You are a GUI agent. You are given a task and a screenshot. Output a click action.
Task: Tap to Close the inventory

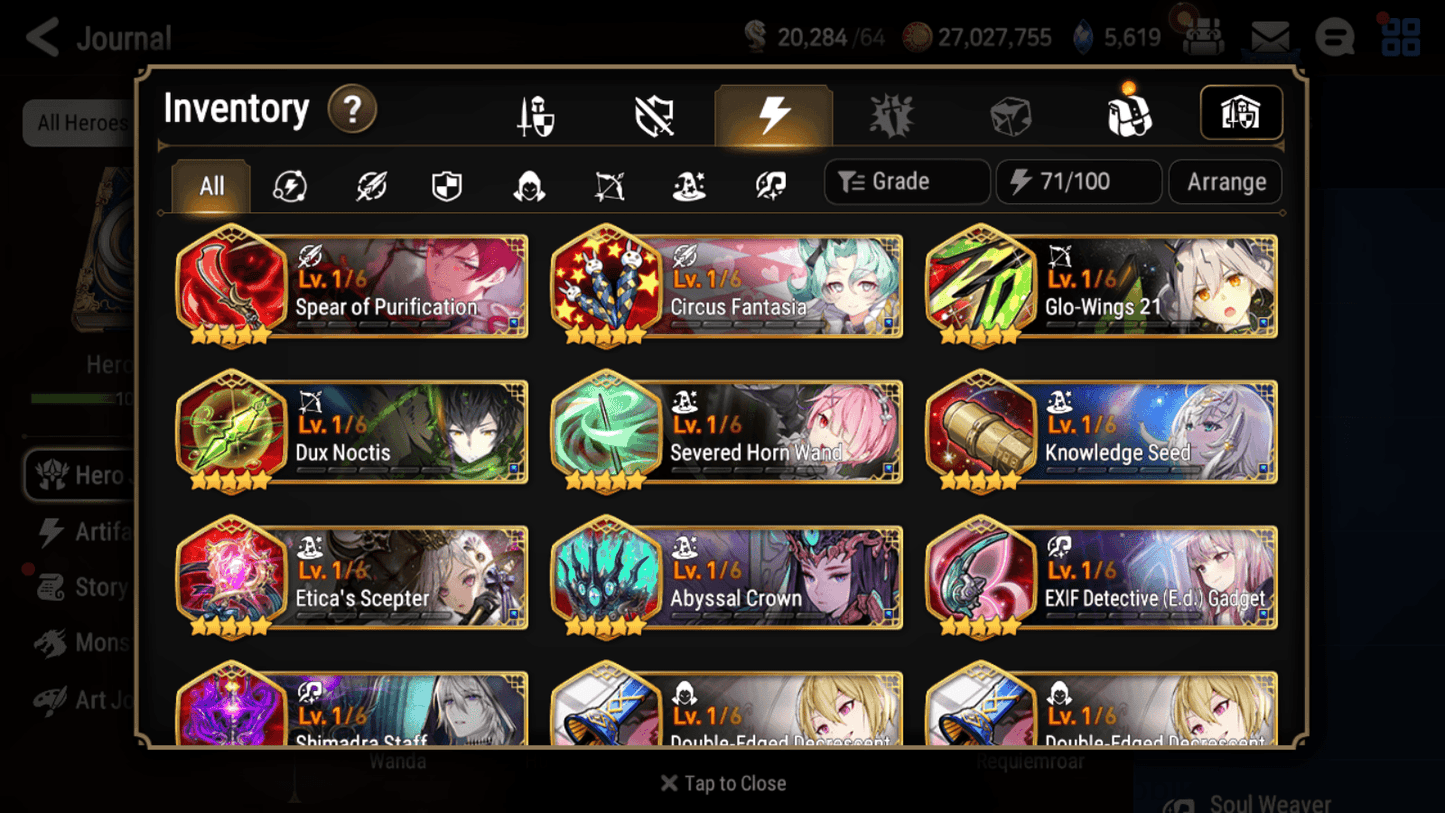point(722,783)
